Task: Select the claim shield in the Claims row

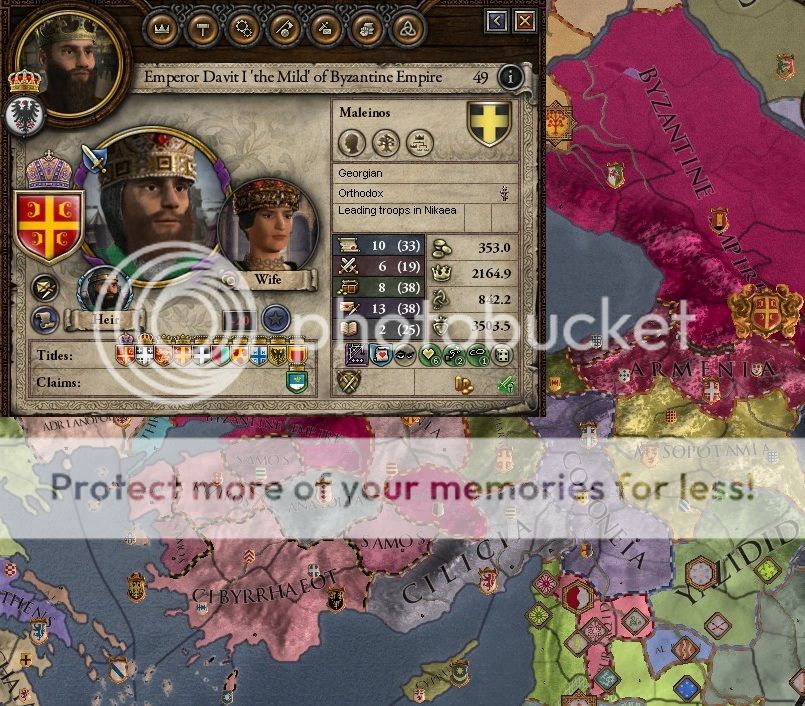Action: point(295,380)
